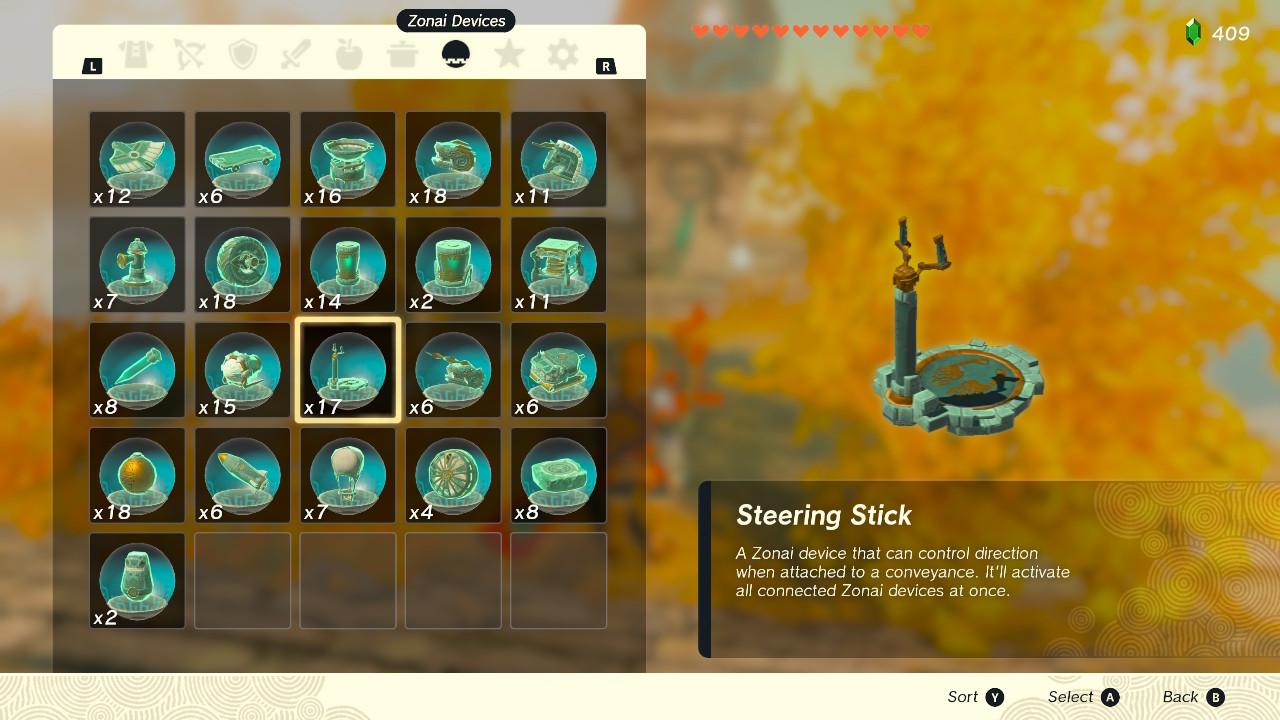Open the weapons tab via sword icon
Viewport: 1280px width, 720px height.
[295, 55]
